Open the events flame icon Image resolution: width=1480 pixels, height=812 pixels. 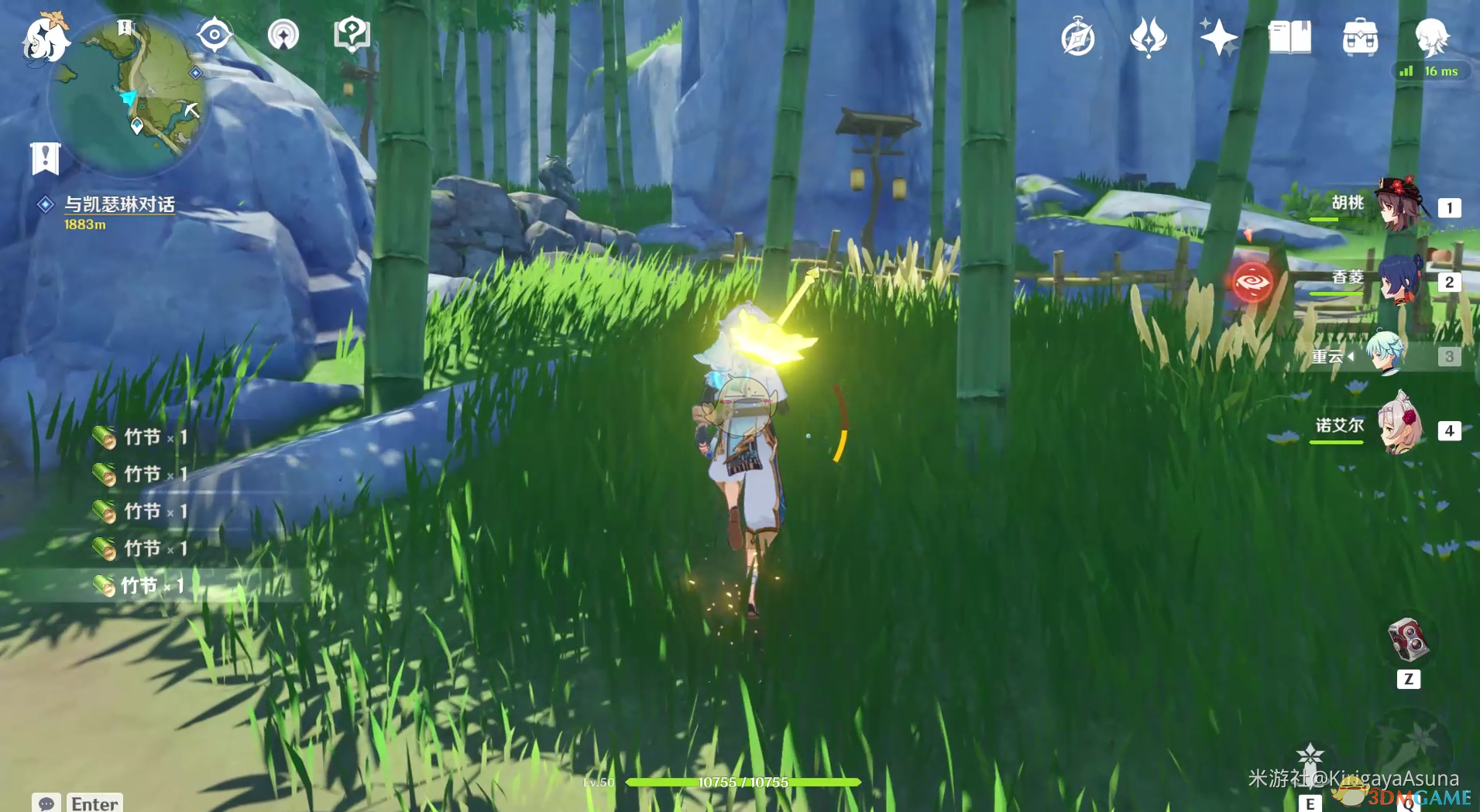pos(1148,37)
